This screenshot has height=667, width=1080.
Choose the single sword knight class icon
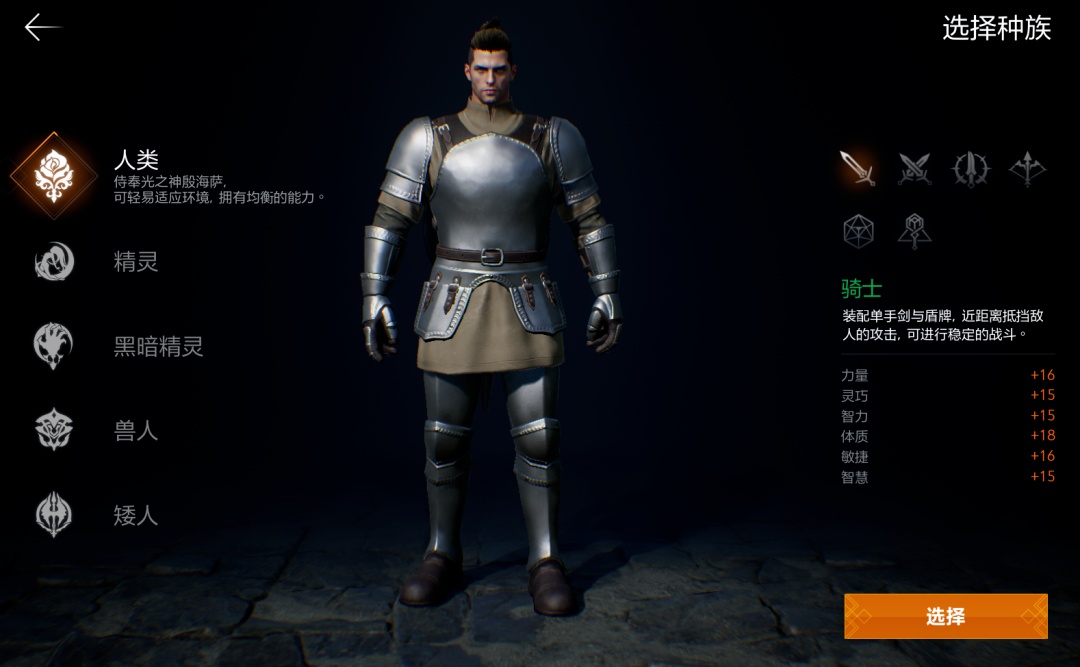[858, 169]
